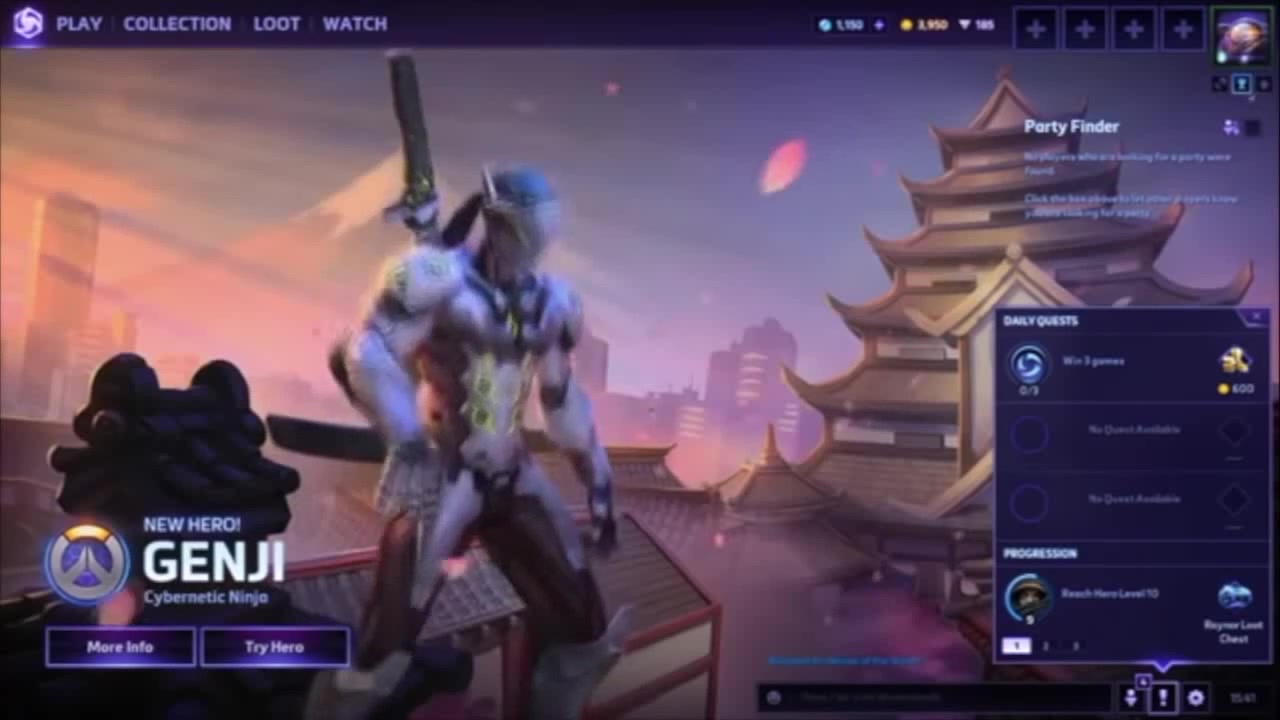1280x720 pixels.
Task: Open the settings gear icon
Action: (x=1196, y=697)
